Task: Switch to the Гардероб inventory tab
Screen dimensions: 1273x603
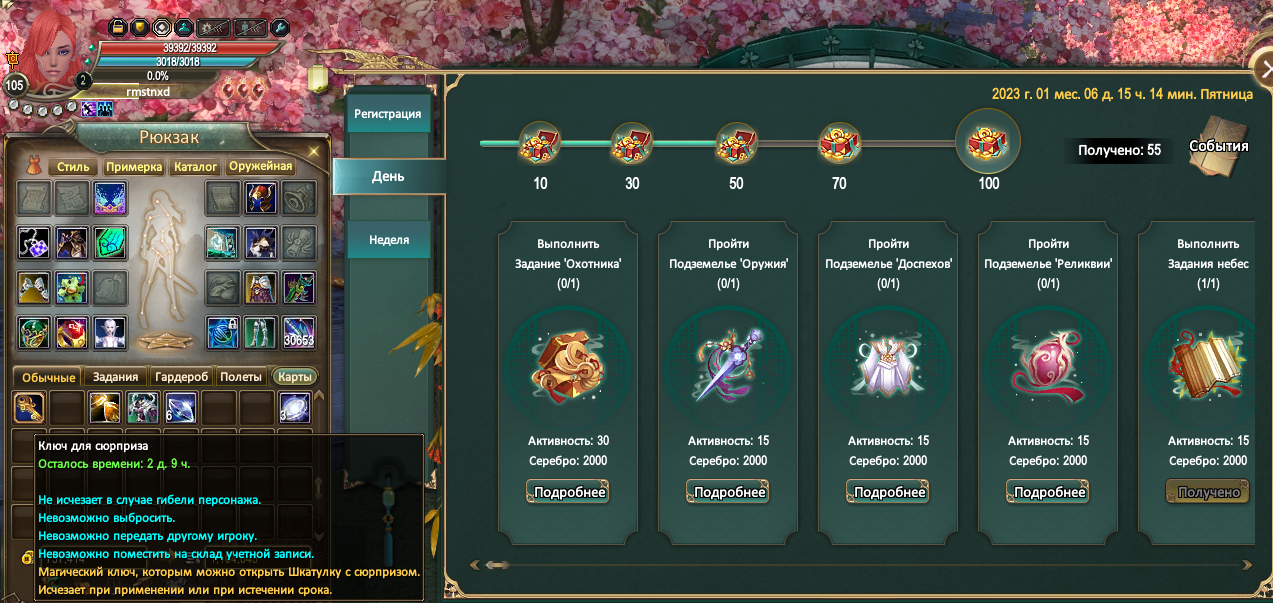Action: (181, 377)
